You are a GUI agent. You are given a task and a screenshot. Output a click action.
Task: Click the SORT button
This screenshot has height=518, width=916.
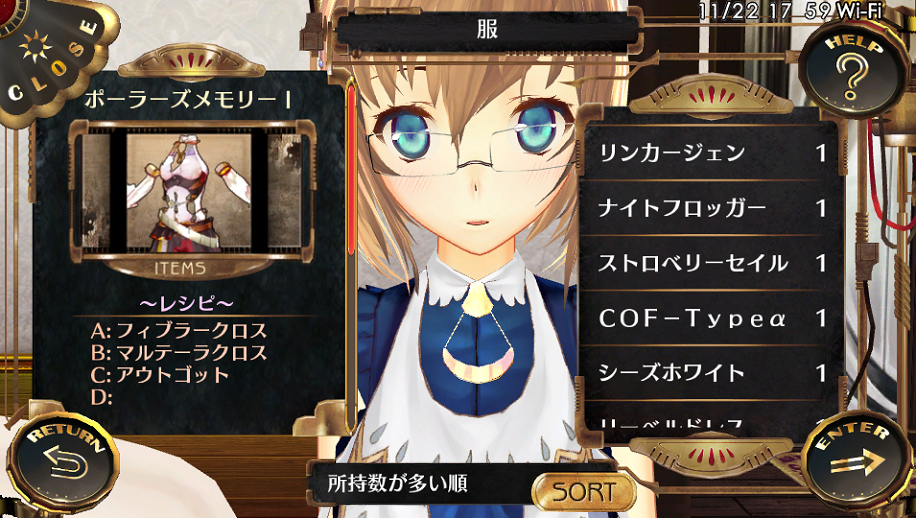[585, 491]
